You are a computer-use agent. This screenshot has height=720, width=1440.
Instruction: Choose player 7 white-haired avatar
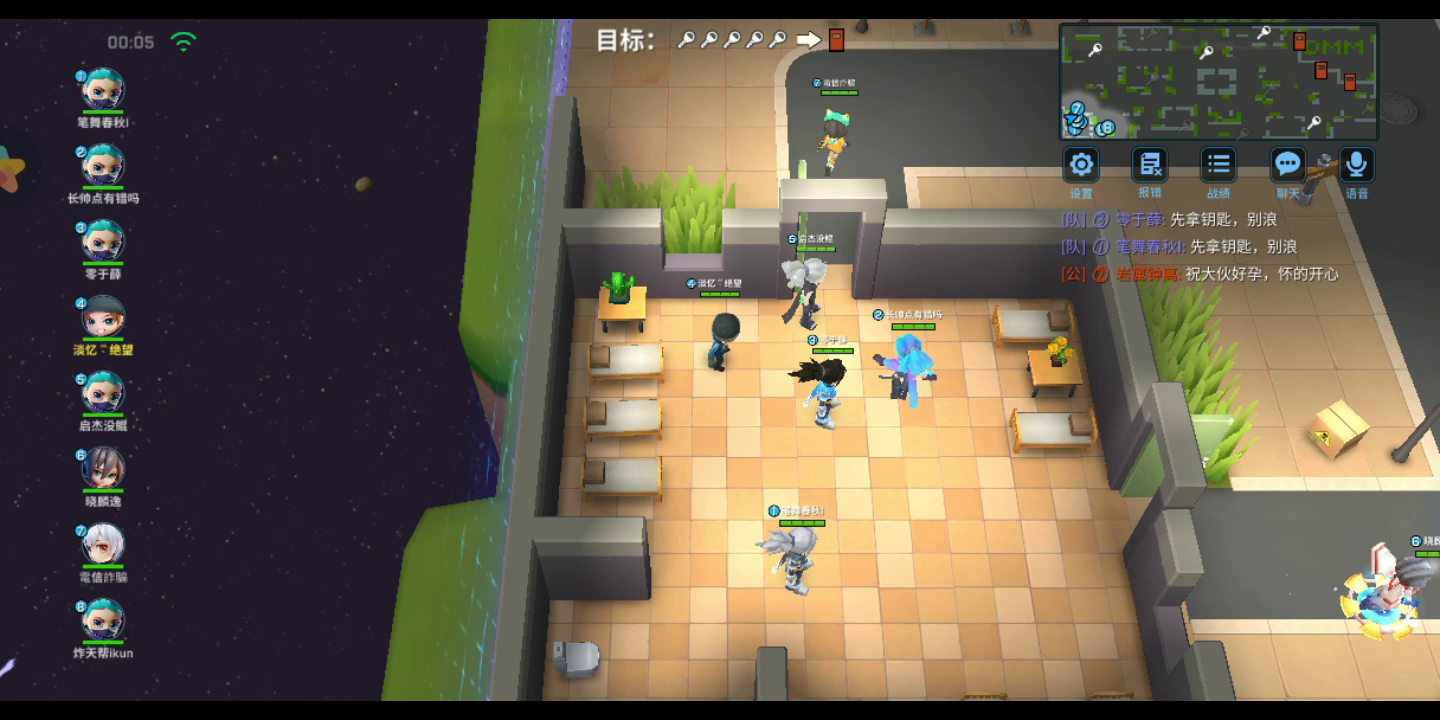coord(102,544)
